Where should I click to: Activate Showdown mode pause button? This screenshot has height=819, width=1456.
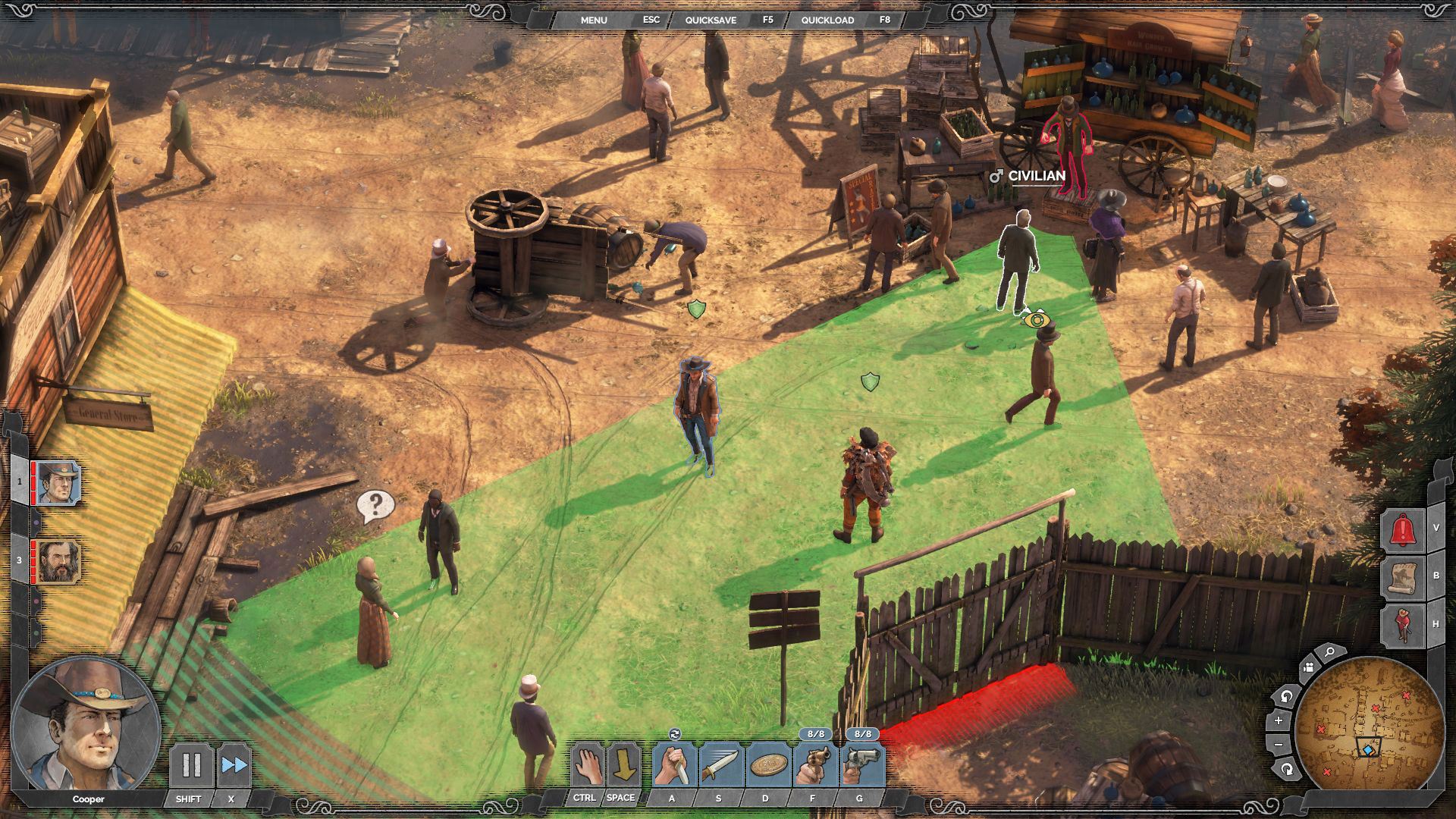[x=190, y=765]
